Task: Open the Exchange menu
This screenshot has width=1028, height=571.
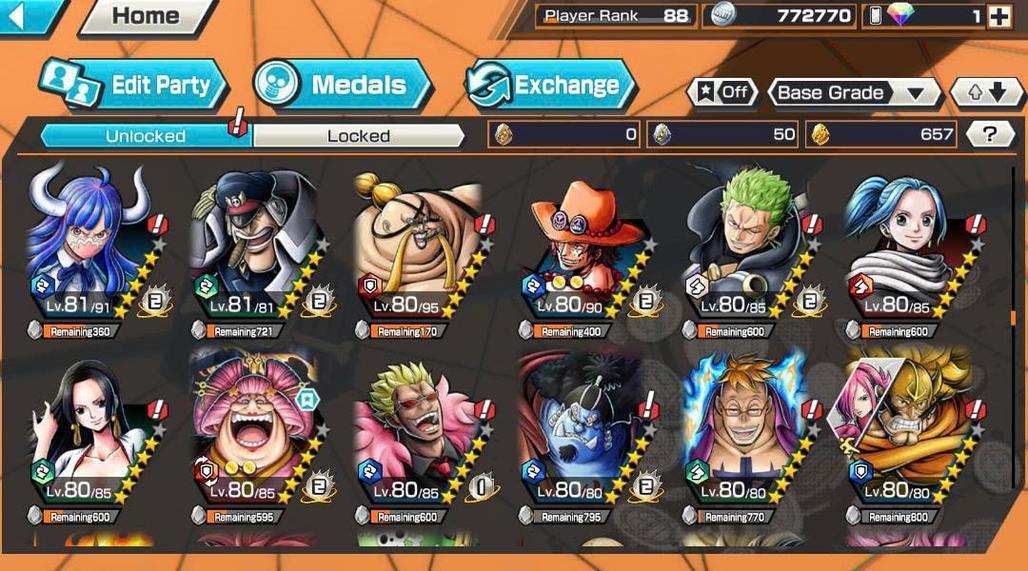Action: tap(551, 85)
